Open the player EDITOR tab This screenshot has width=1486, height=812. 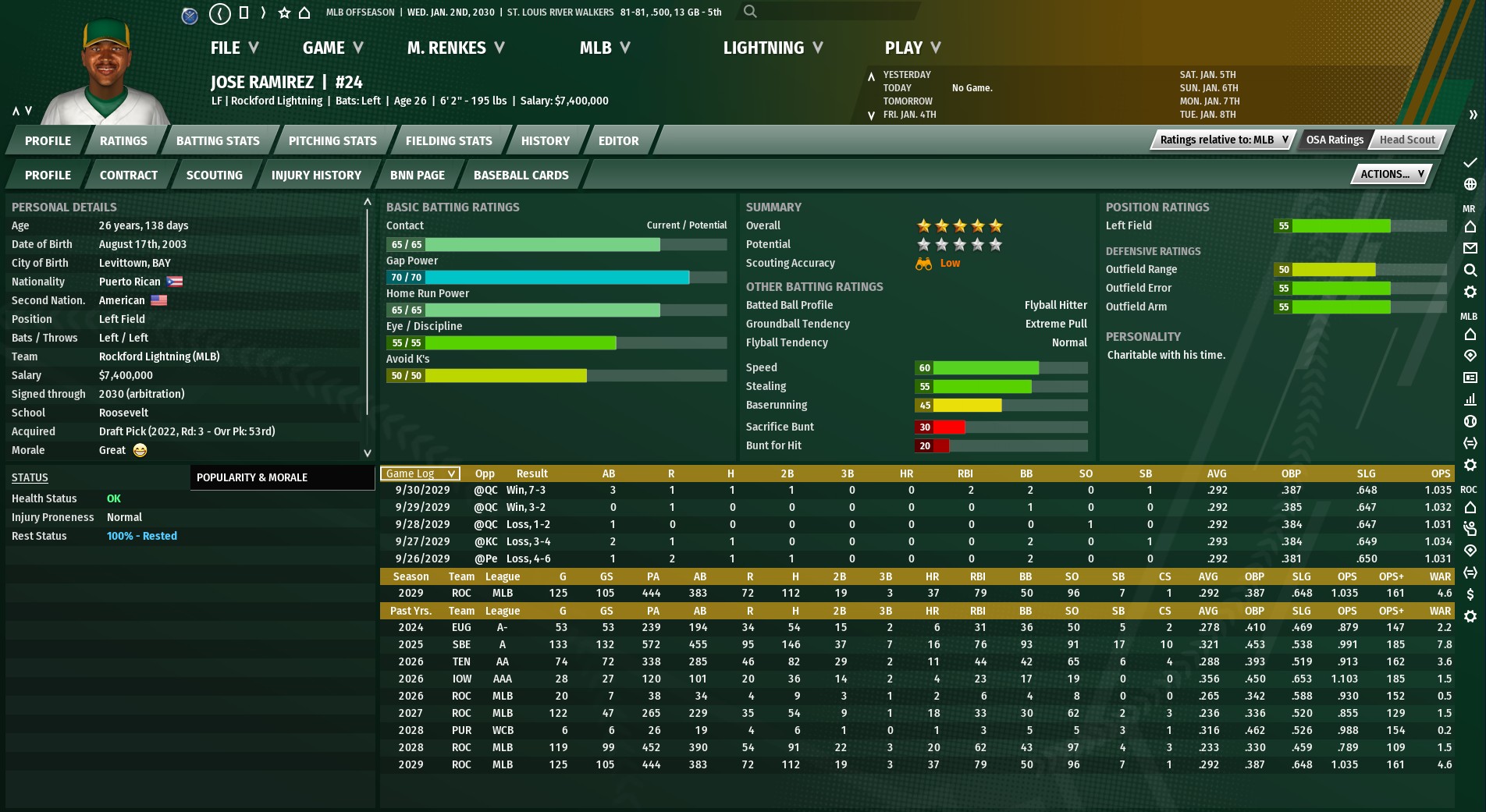tap(618, 141)
